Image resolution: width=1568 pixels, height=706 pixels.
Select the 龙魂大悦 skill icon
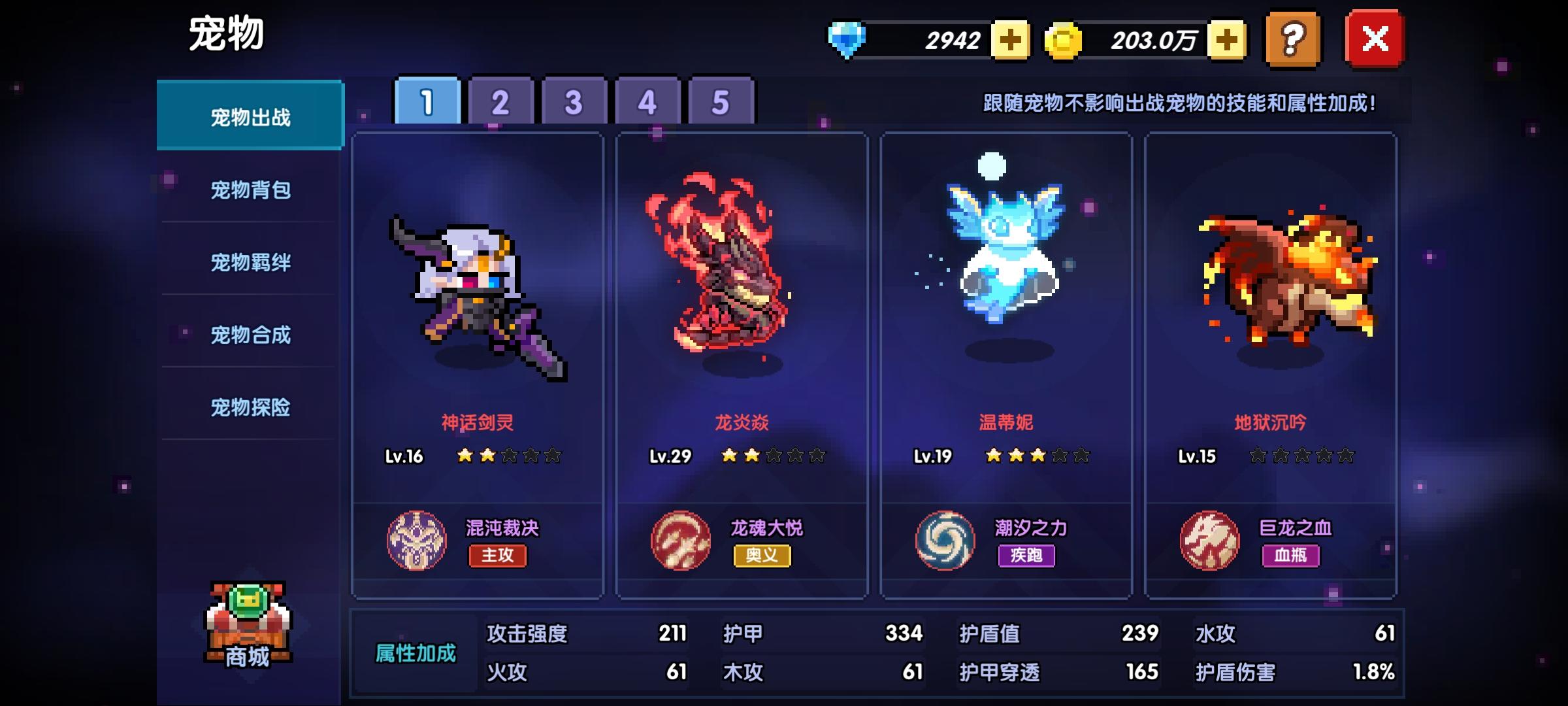tap(682, 540)
